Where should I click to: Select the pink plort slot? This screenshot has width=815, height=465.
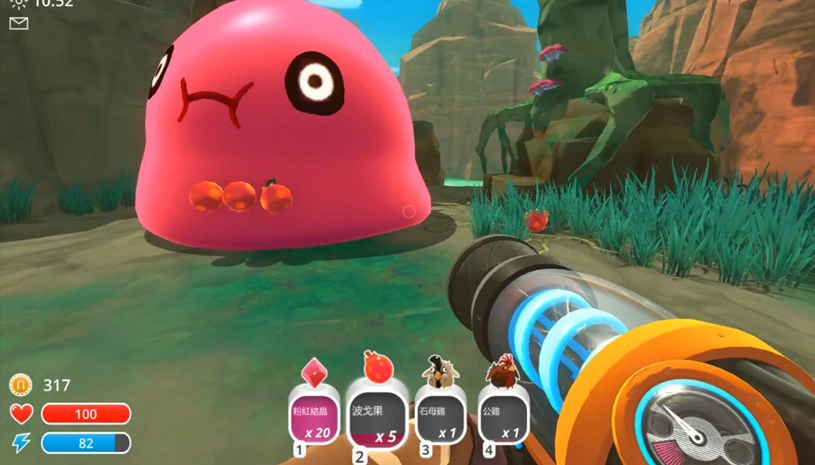(x=311, y=414)
